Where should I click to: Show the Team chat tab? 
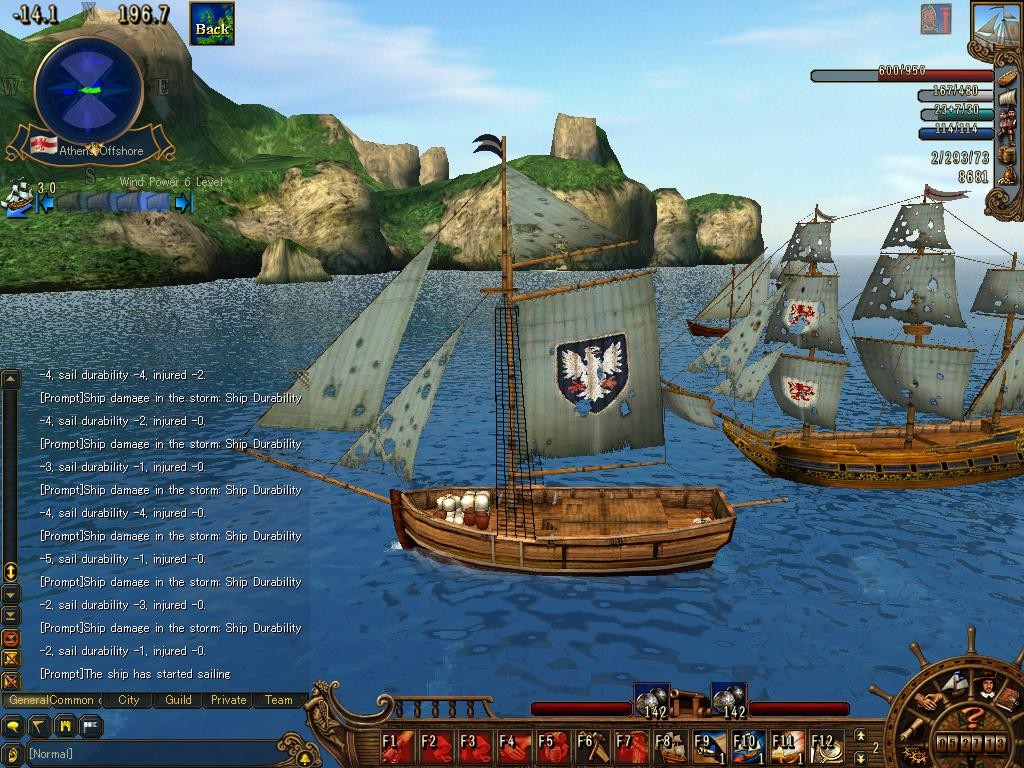[278, 700]
